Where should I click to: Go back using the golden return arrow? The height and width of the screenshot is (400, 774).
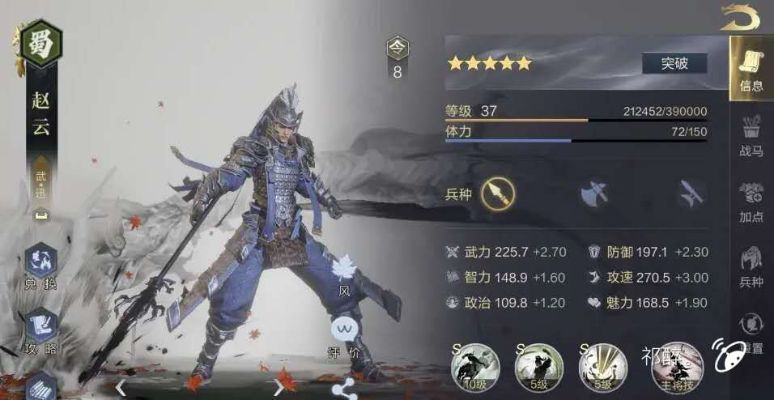739,18
